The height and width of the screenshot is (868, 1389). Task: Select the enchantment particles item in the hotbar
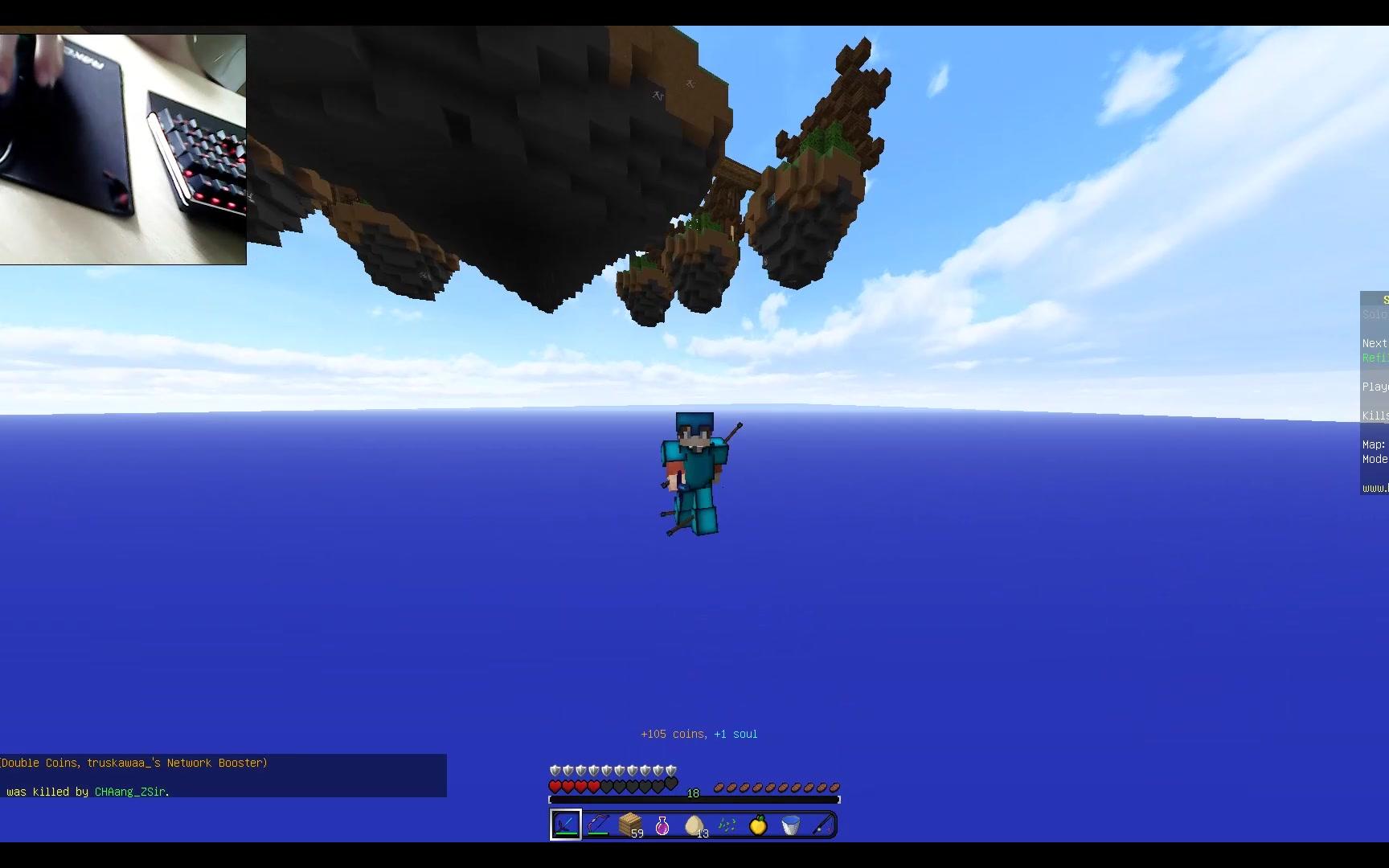(x=726, y=824)
